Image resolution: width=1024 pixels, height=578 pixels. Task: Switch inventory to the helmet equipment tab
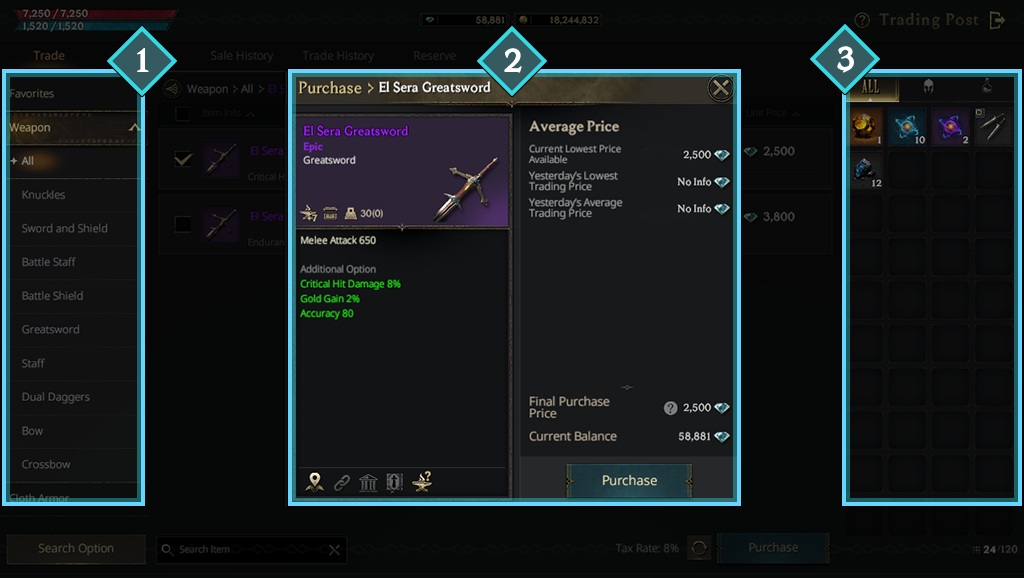click(928, 88)
